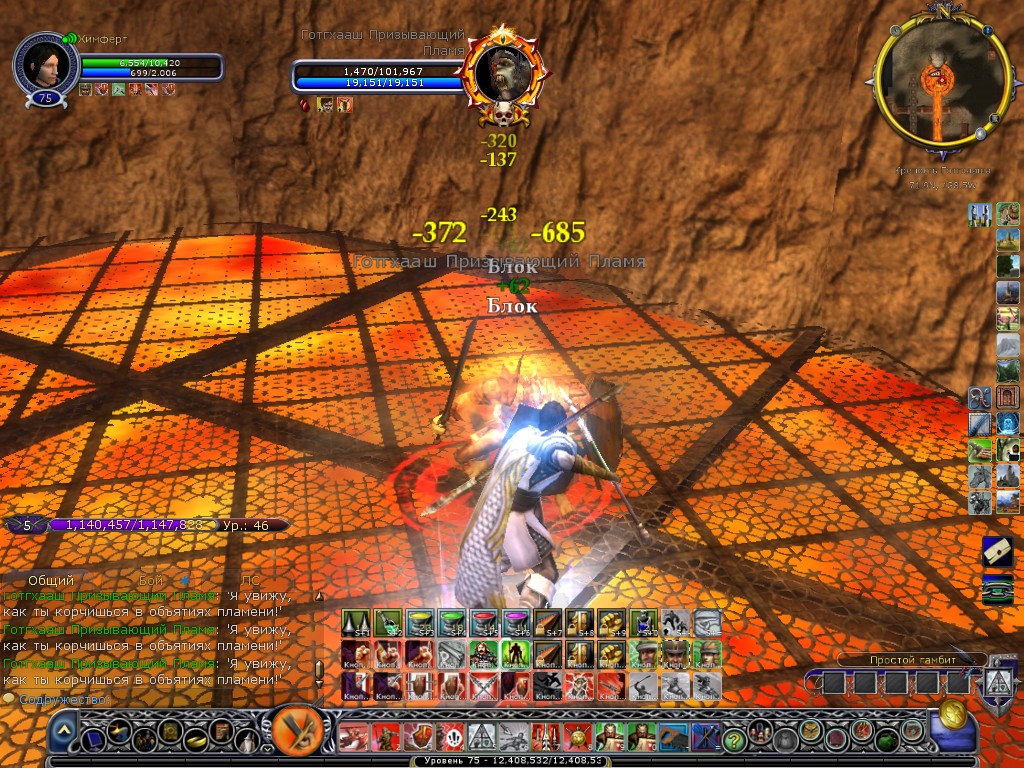
Task: Click the purple experience bar level 5 badge
Action: [27, 524]
